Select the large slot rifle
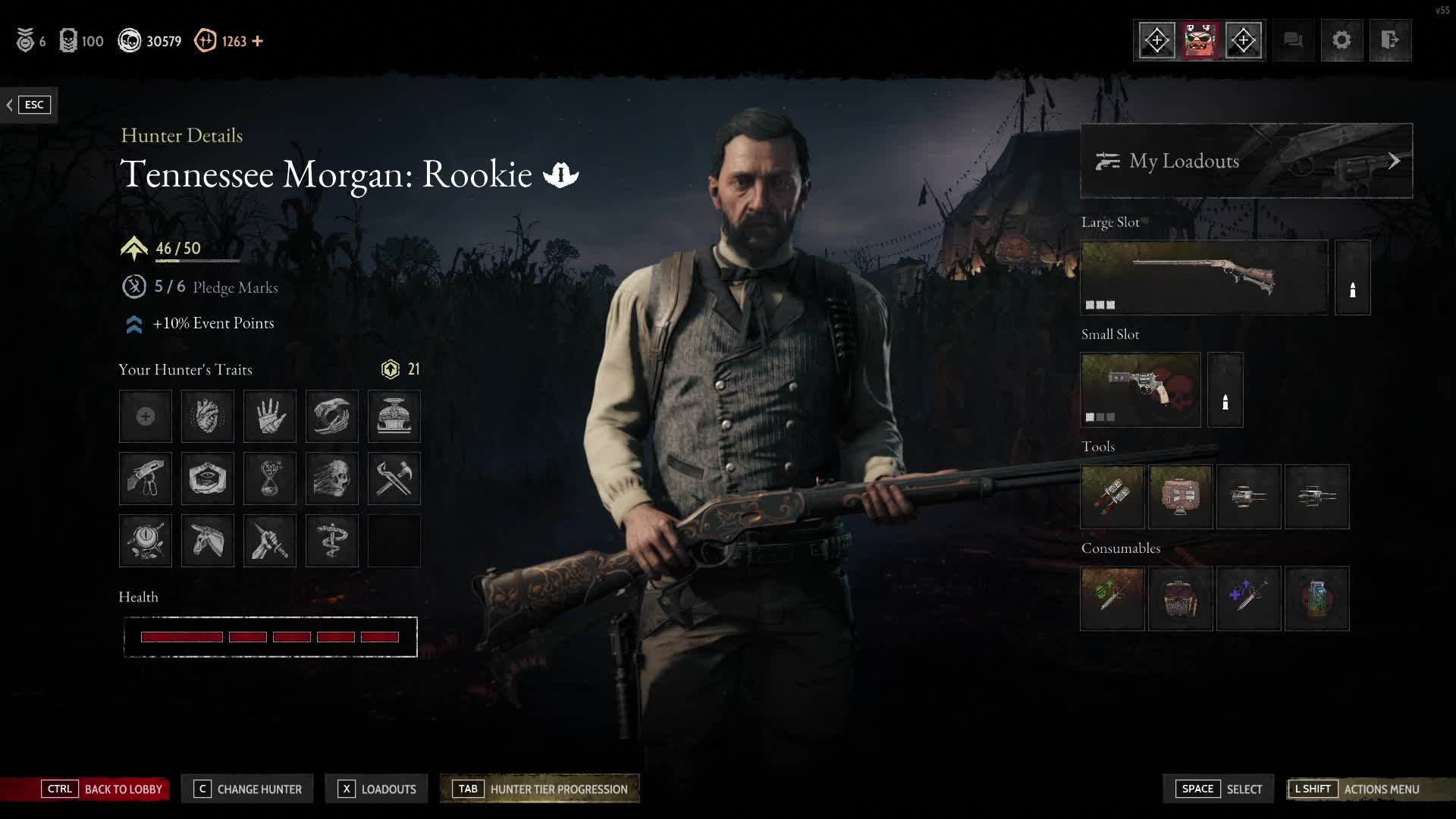1456x819 pixels. pos(1203,278)
